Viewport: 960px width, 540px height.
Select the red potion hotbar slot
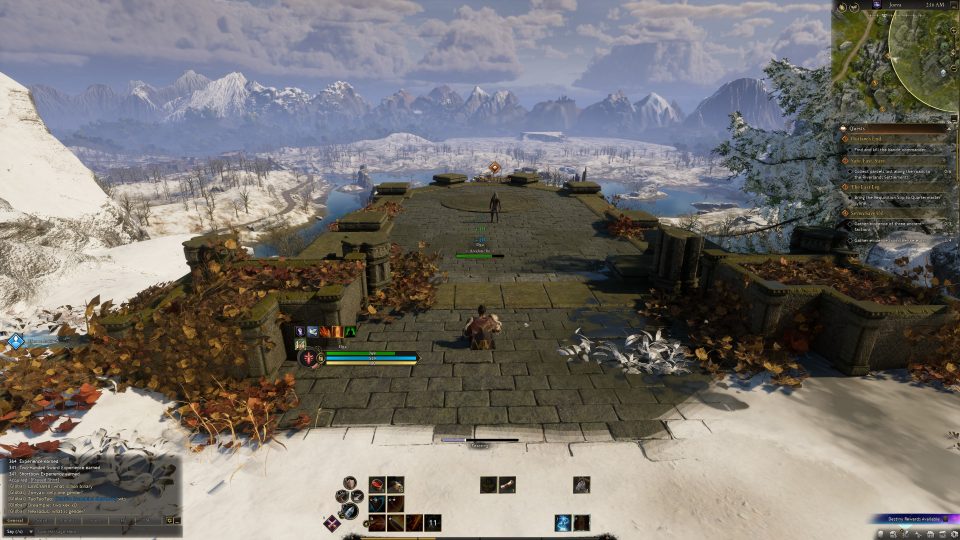[378, 484]
